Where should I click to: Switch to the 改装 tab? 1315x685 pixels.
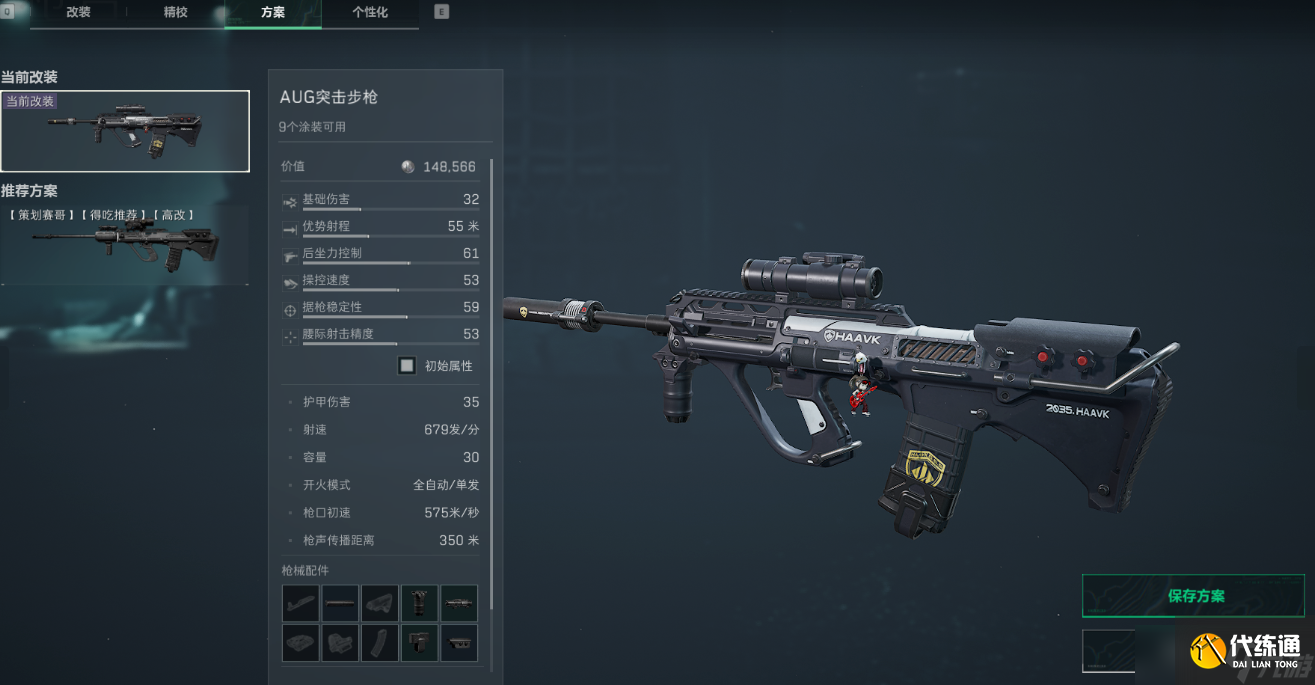[x=78, y=13]
